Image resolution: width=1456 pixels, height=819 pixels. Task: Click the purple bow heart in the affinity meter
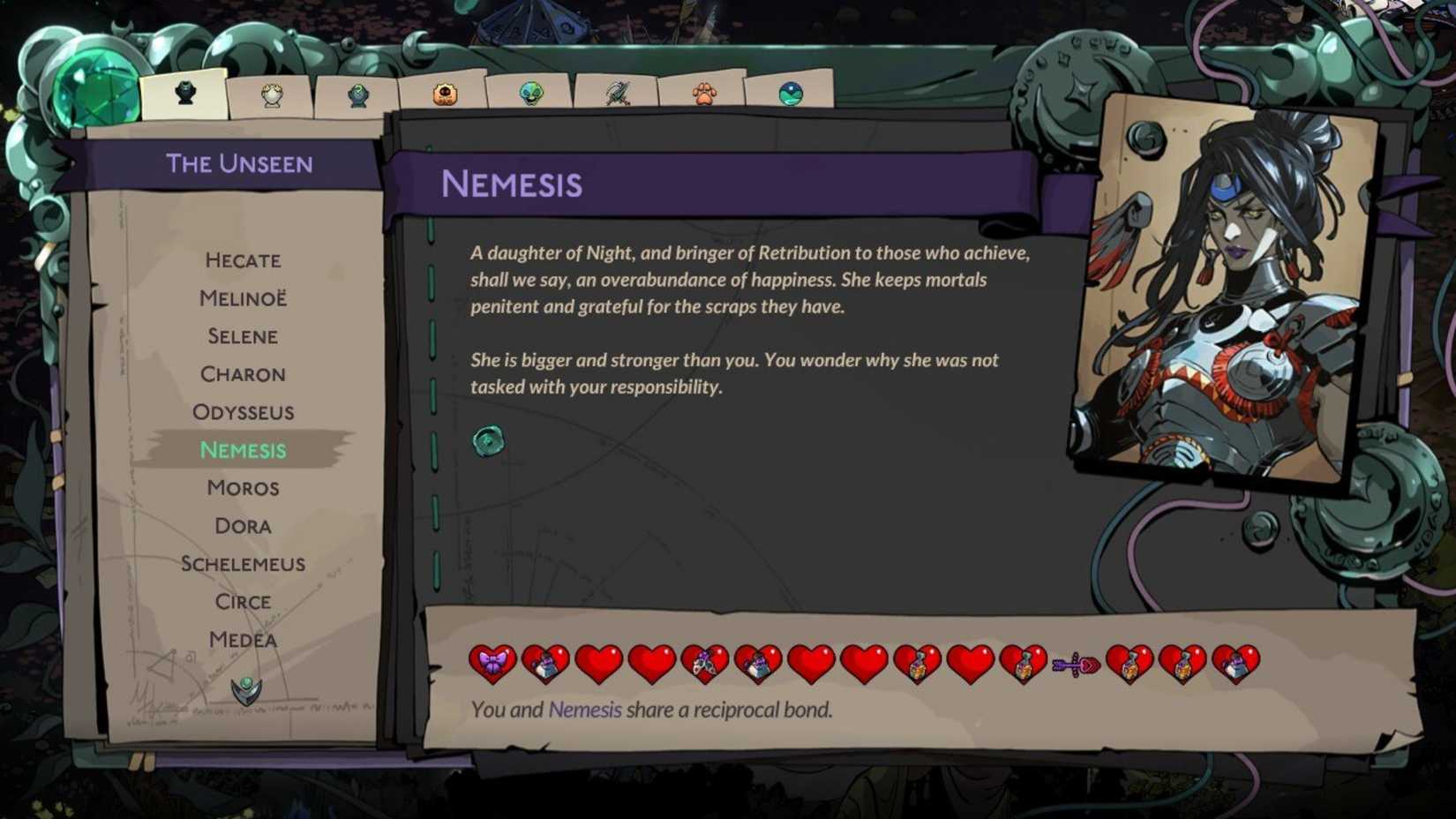(492, 664)
